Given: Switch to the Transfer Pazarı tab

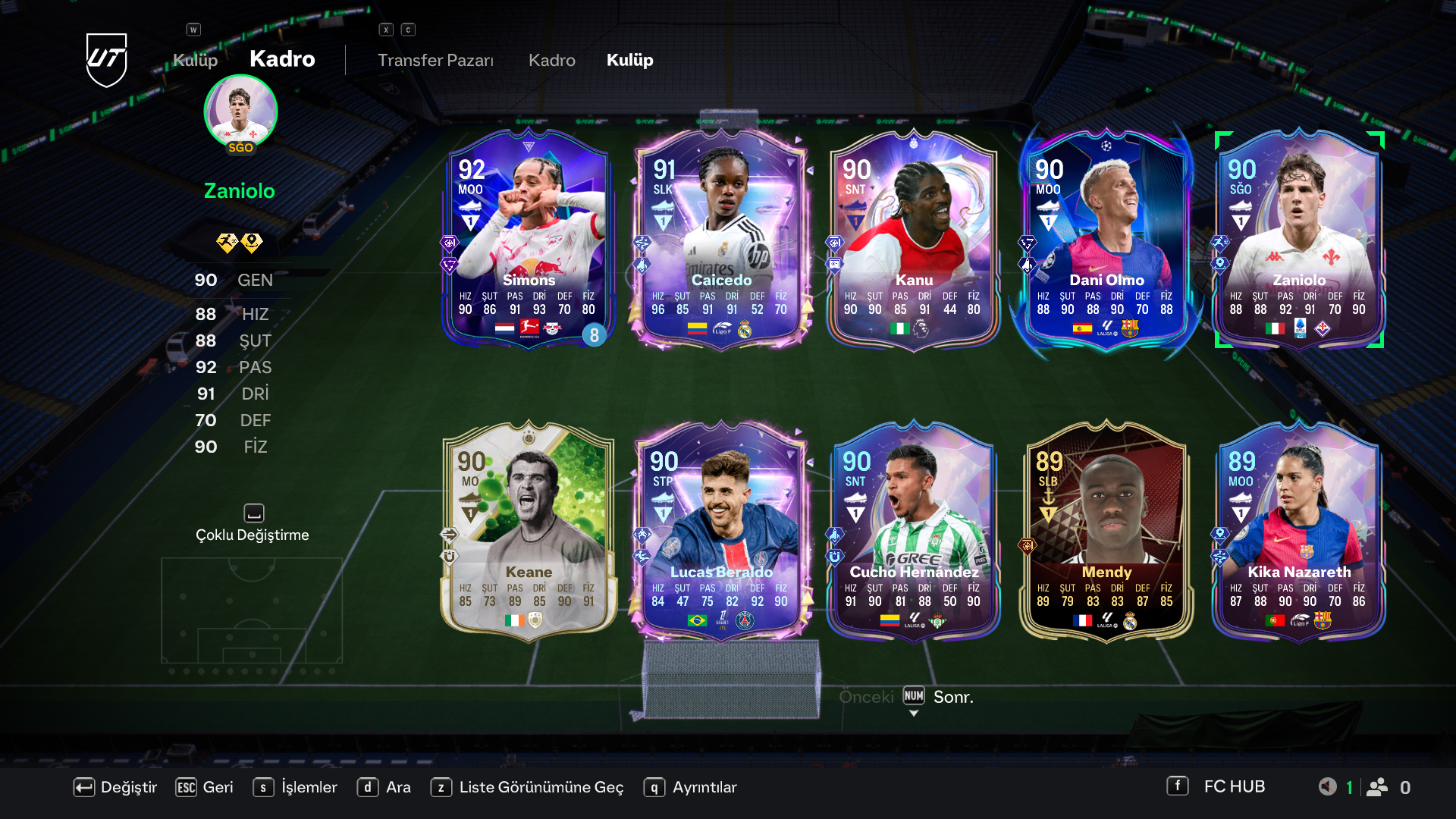Looking at the screenshot, I should point(435,60).
